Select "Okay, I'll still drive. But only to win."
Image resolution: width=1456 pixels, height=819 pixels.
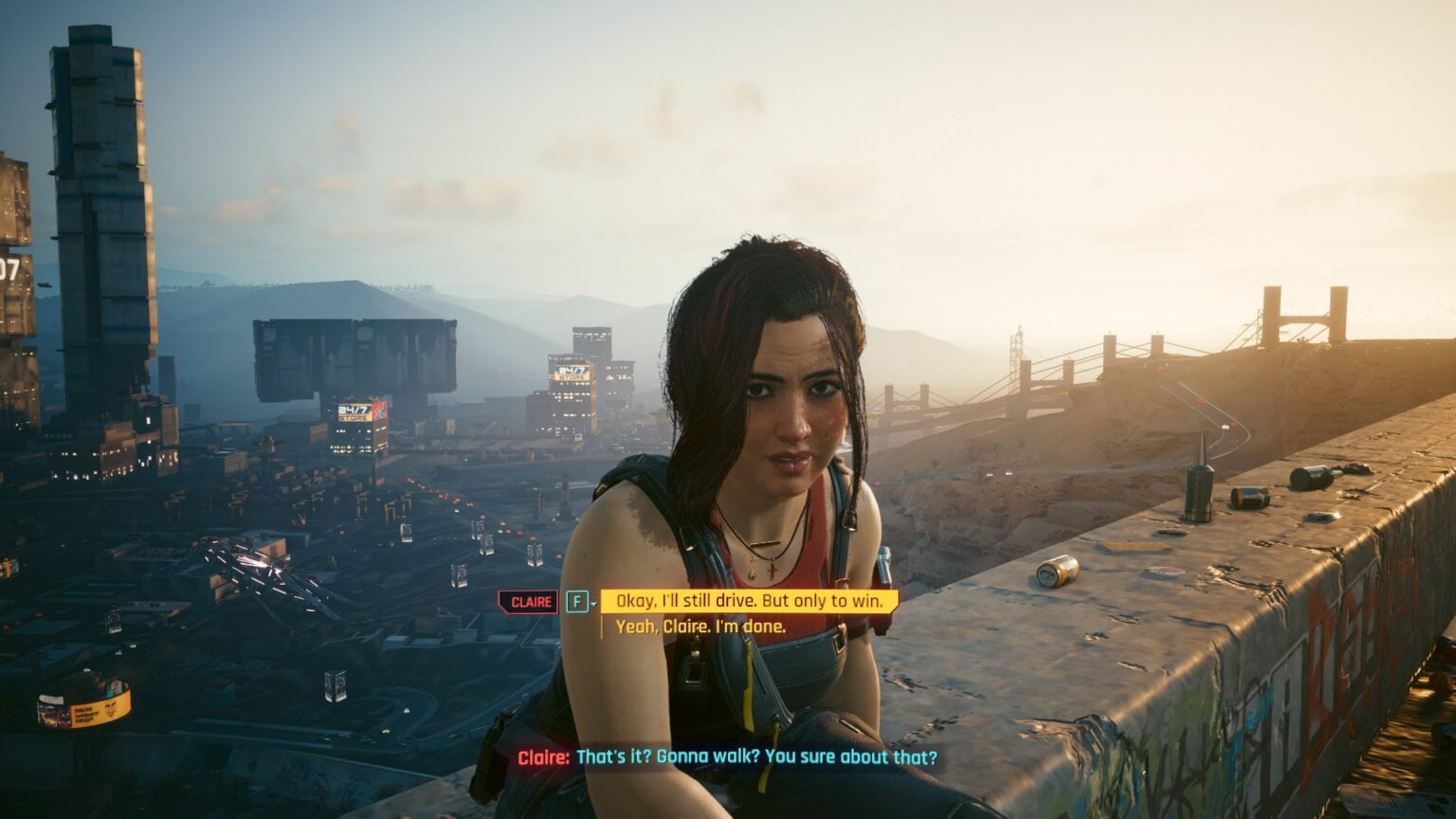(x=749, y=603)
